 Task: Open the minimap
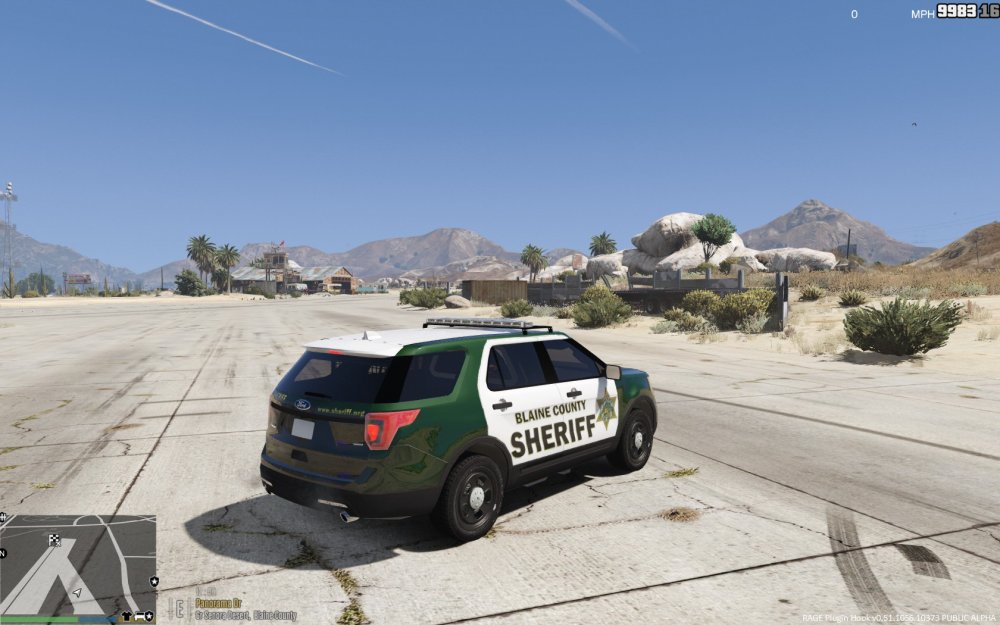[x=78, y=565]
